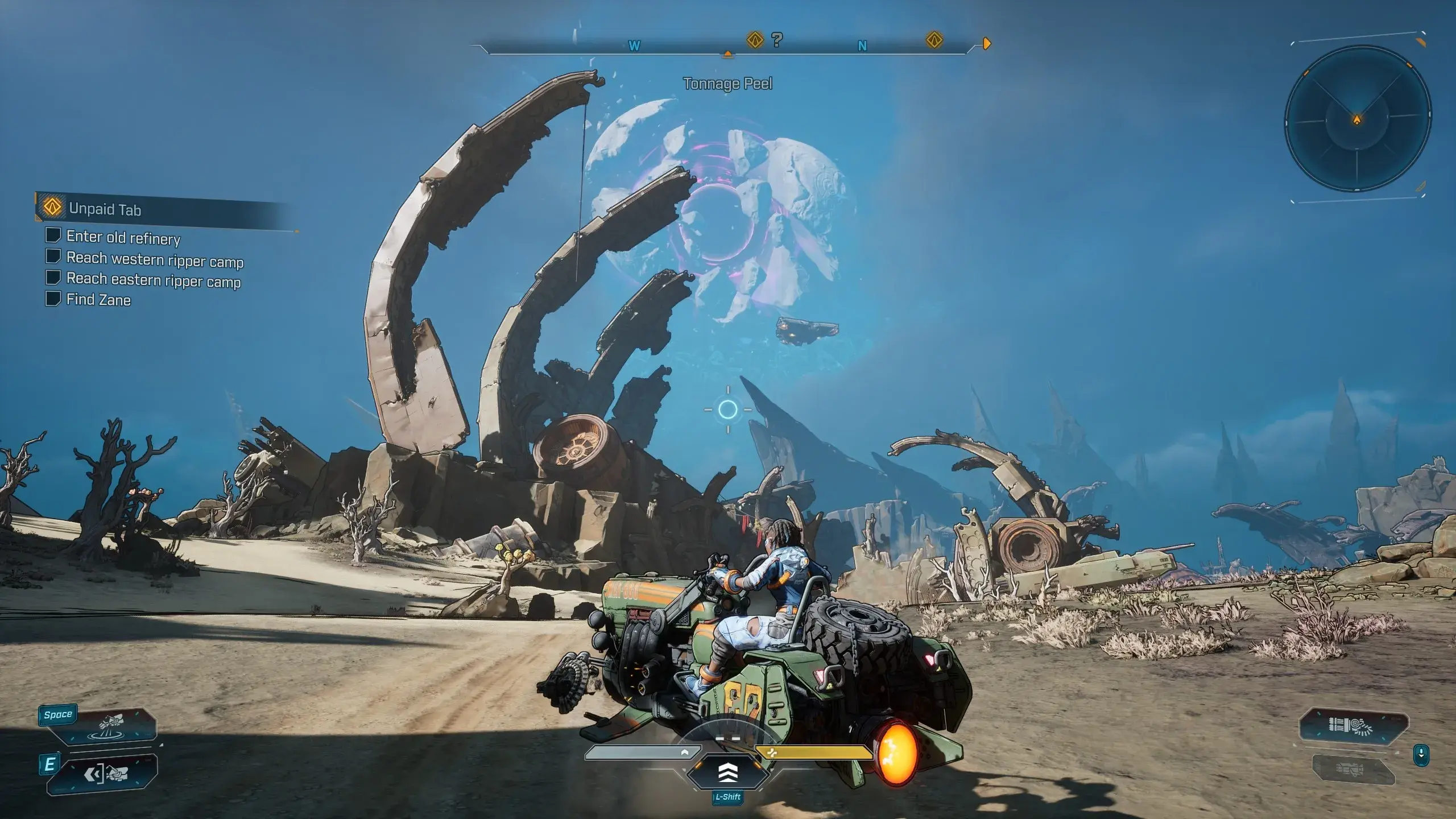Click the Enter old refinery objective
The width and height of the screenshot is (1456, 819).
(x=123, y=237)
